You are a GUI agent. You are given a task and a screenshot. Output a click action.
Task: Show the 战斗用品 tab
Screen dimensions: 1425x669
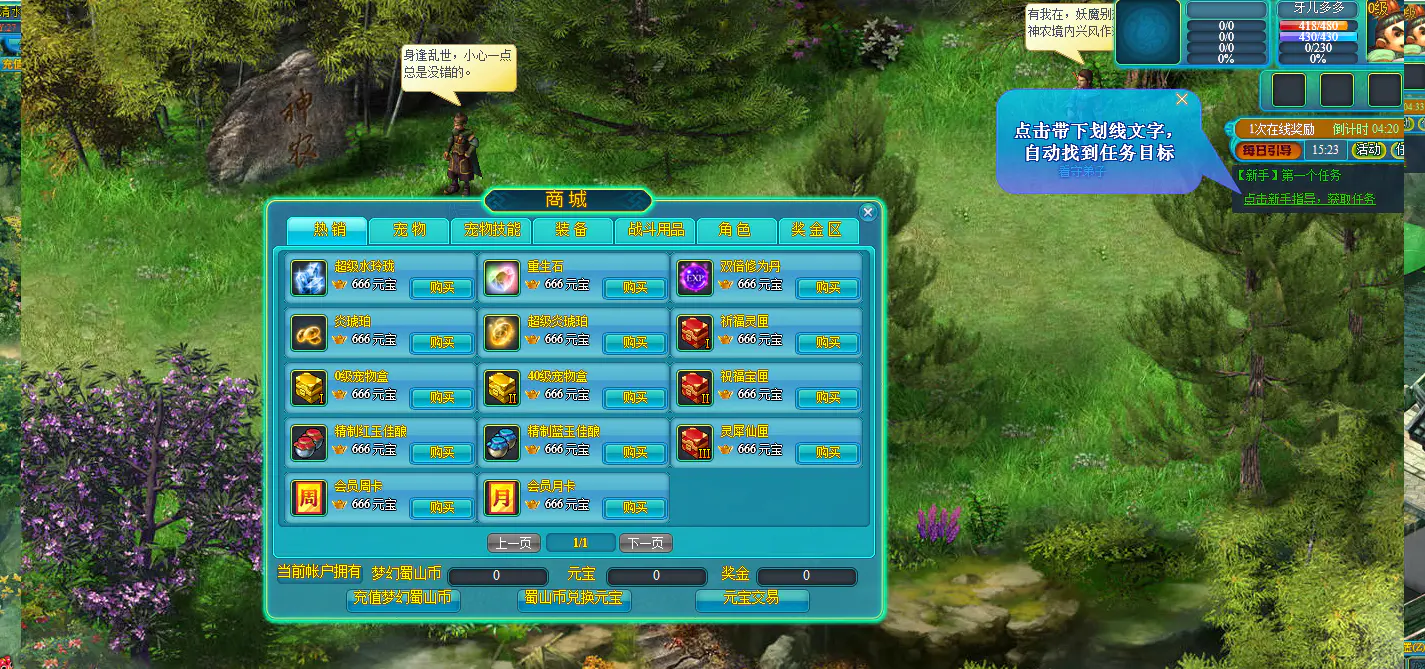pyautogui.click(x=655, y=230)
